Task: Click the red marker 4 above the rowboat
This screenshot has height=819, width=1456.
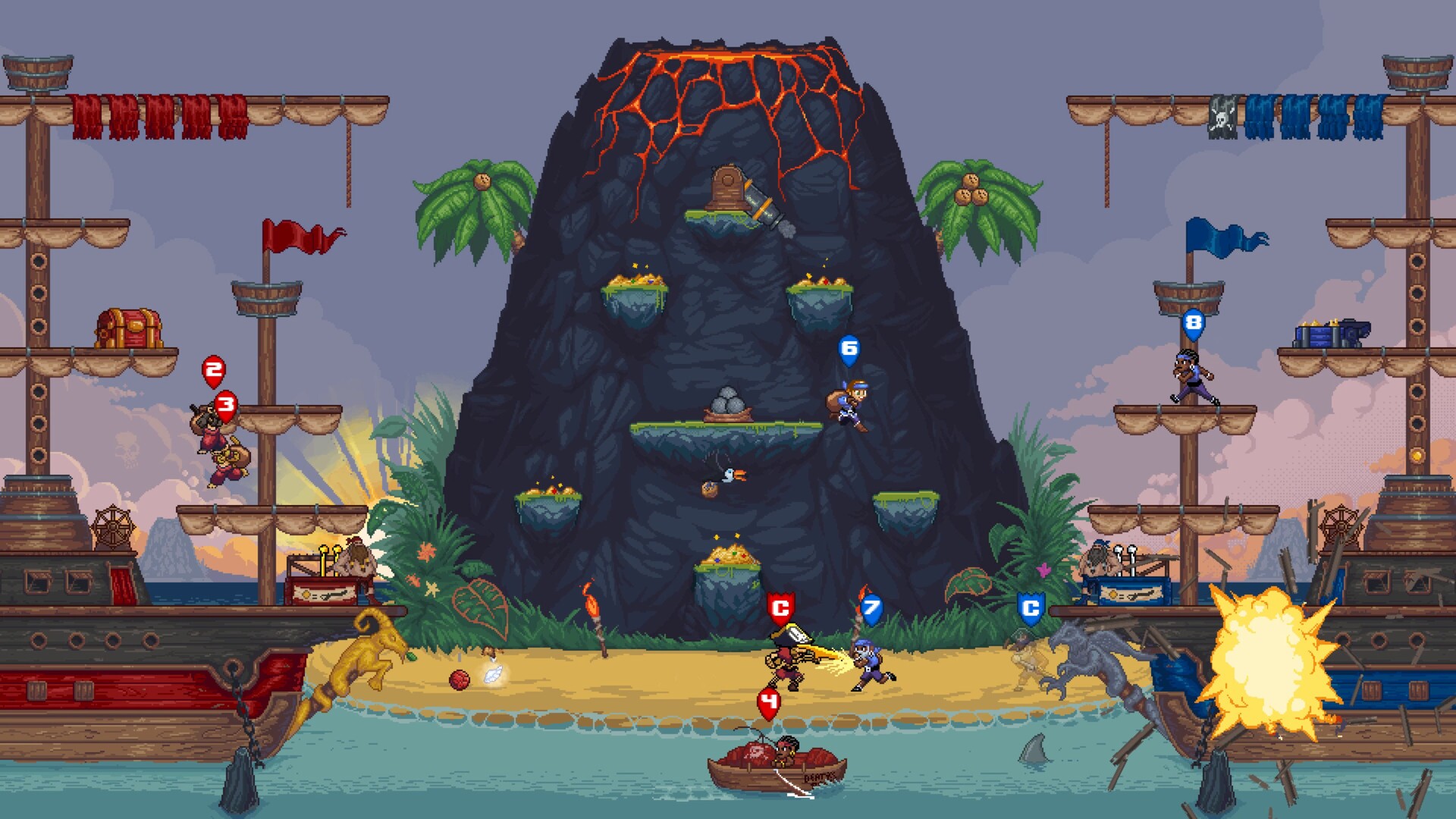Action: tap(768, 702)
